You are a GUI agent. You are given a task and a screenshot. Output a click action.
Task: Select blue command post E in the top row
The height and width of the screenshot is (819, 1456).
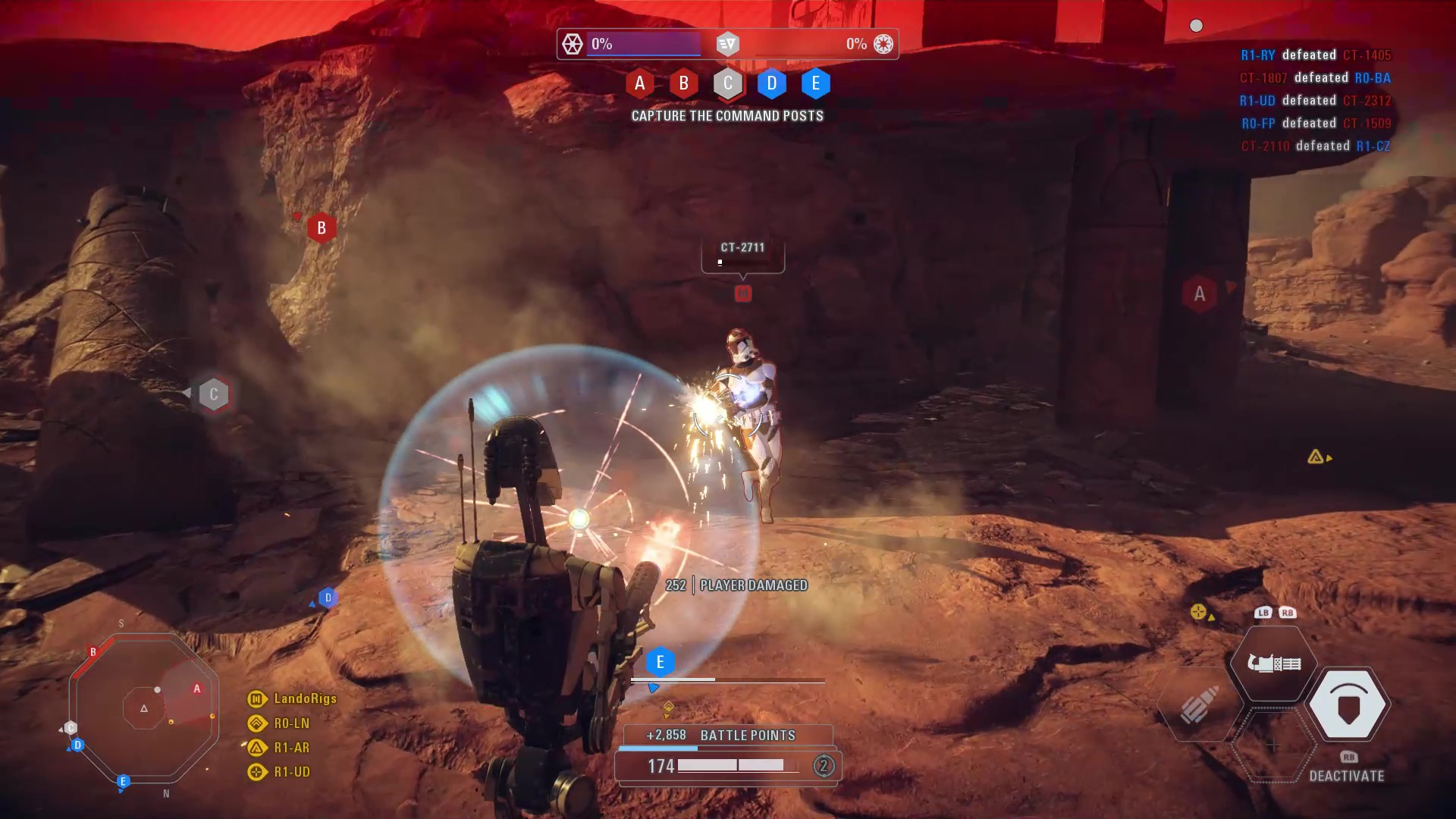[815, 83]
